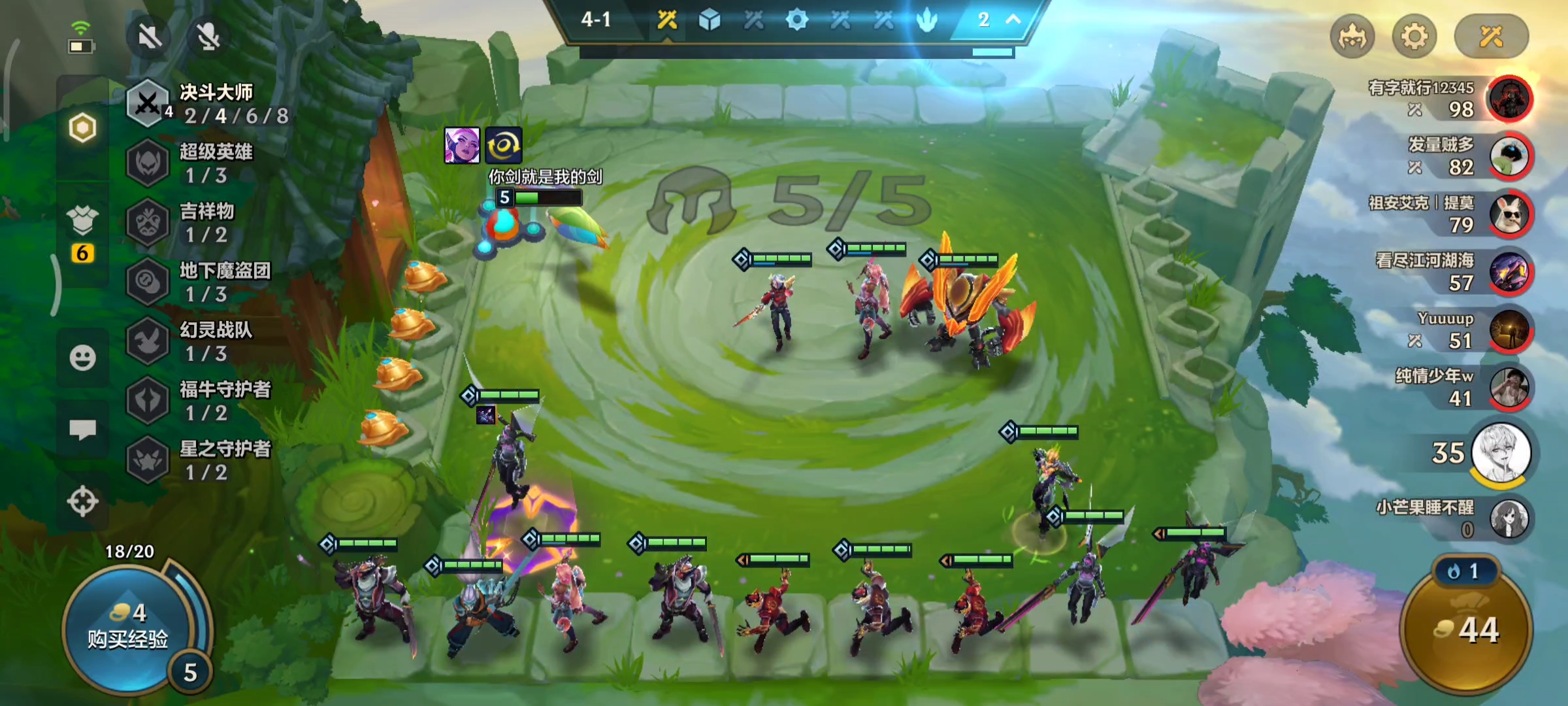The width and height of the screenshot is (1568, 706).
Task: Select the 地下魔盗团 trait entry
Action: (x=209, y=282)
